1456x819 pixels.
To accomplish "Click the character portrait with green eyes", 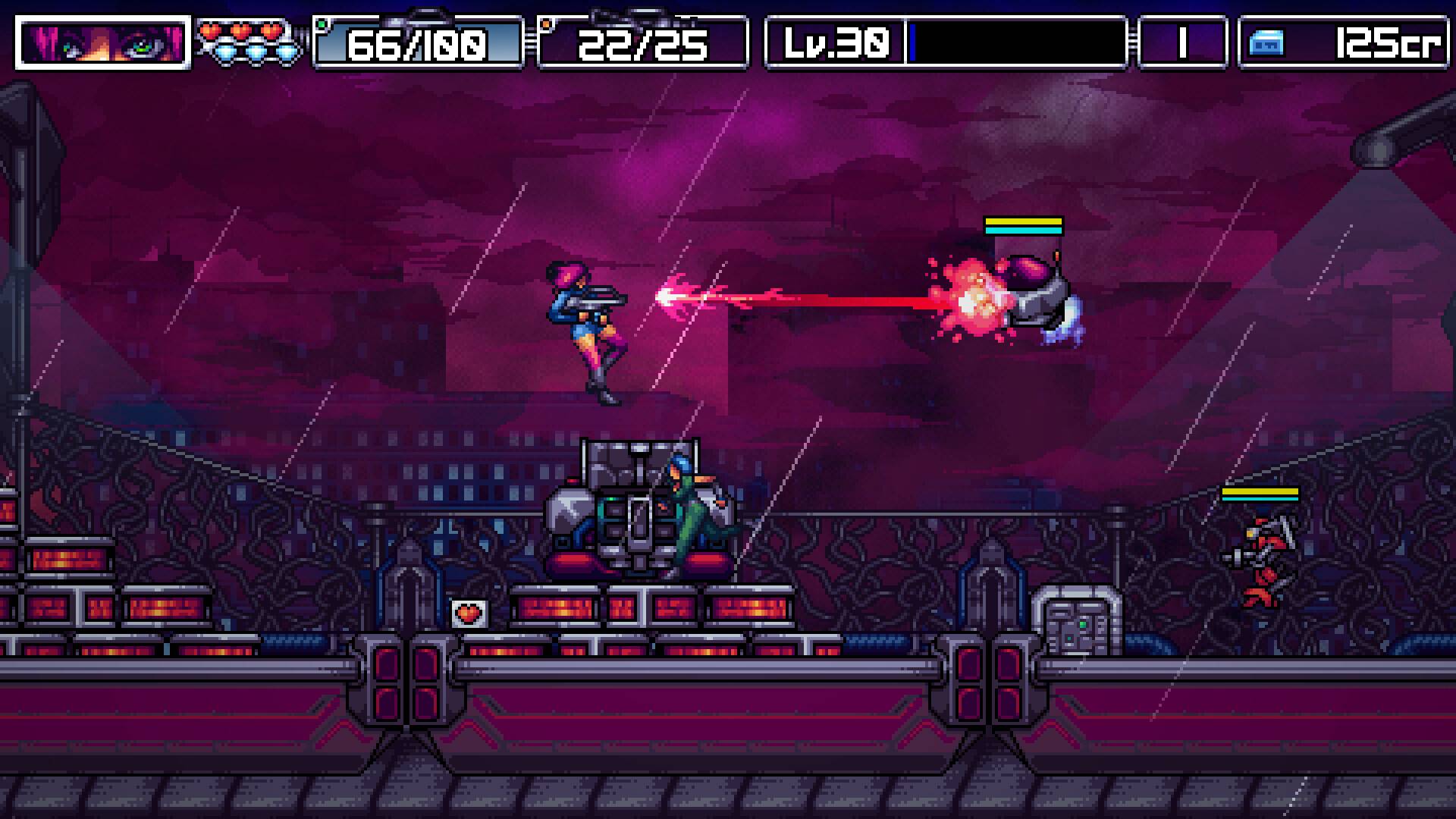I will (102, 44).
